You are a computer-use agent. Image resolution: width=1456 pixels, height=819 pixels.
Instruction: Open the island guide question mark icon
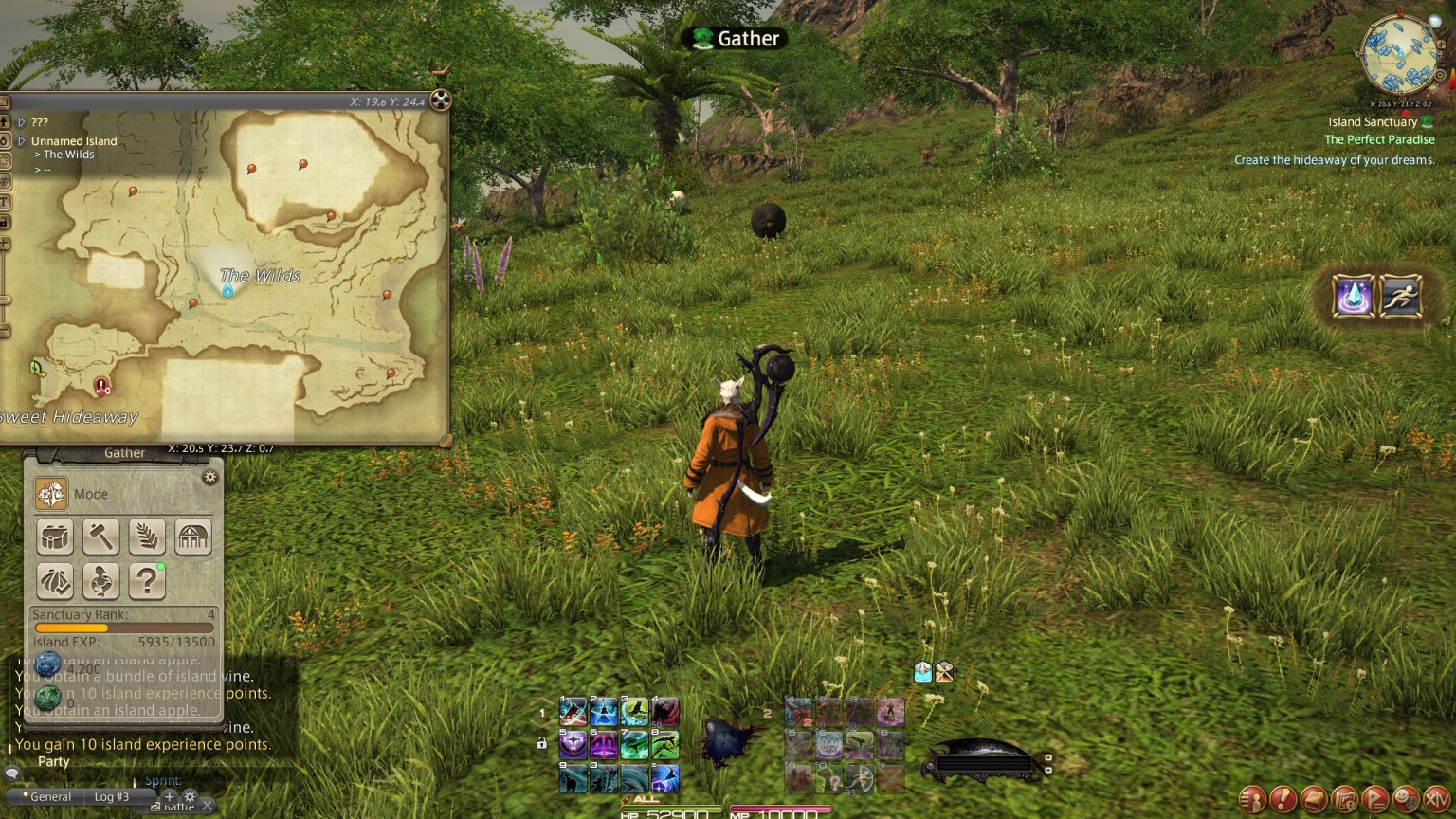coord(147,582)
